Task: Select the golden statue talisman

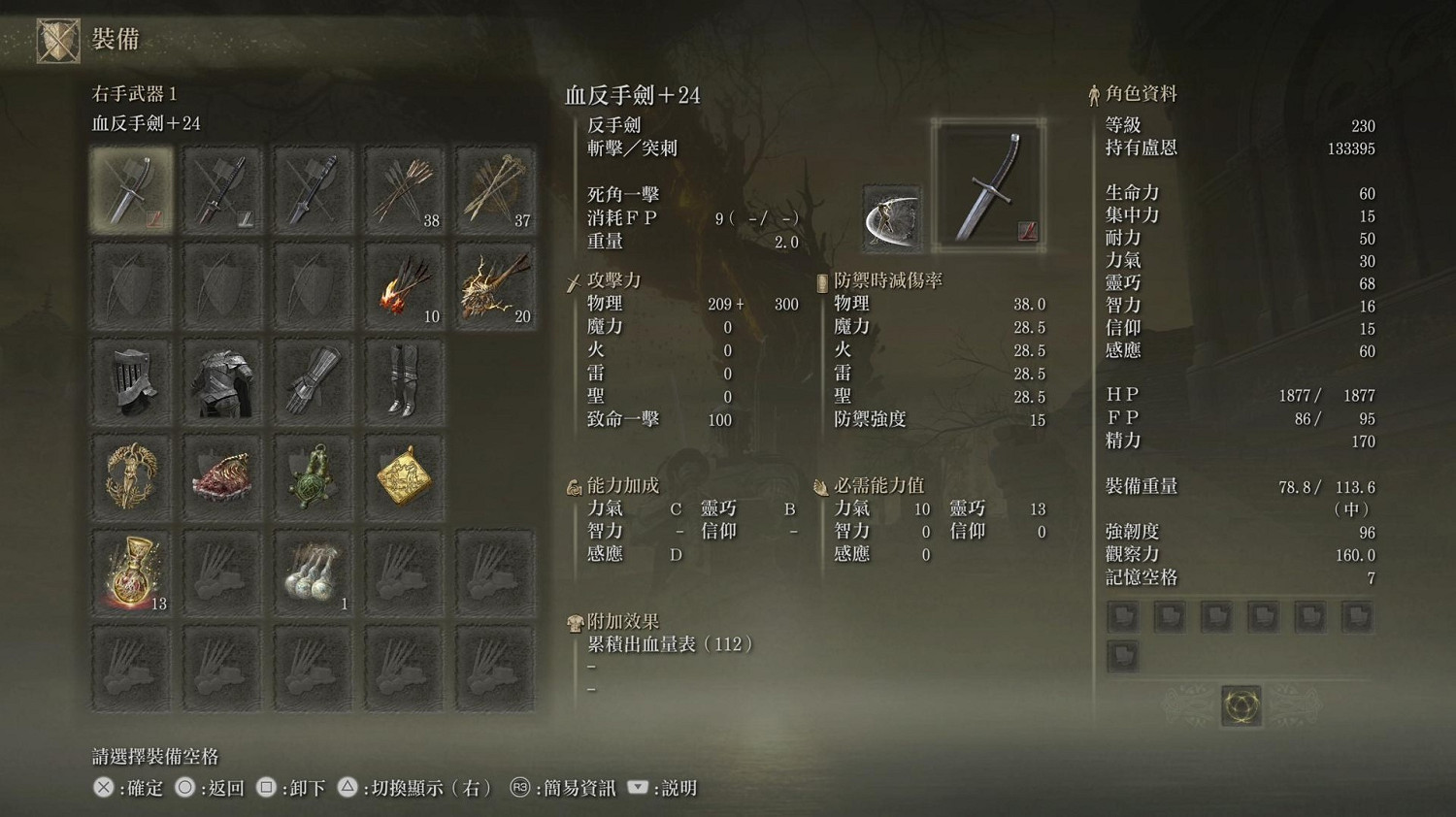Action: [x=130, y=474]
